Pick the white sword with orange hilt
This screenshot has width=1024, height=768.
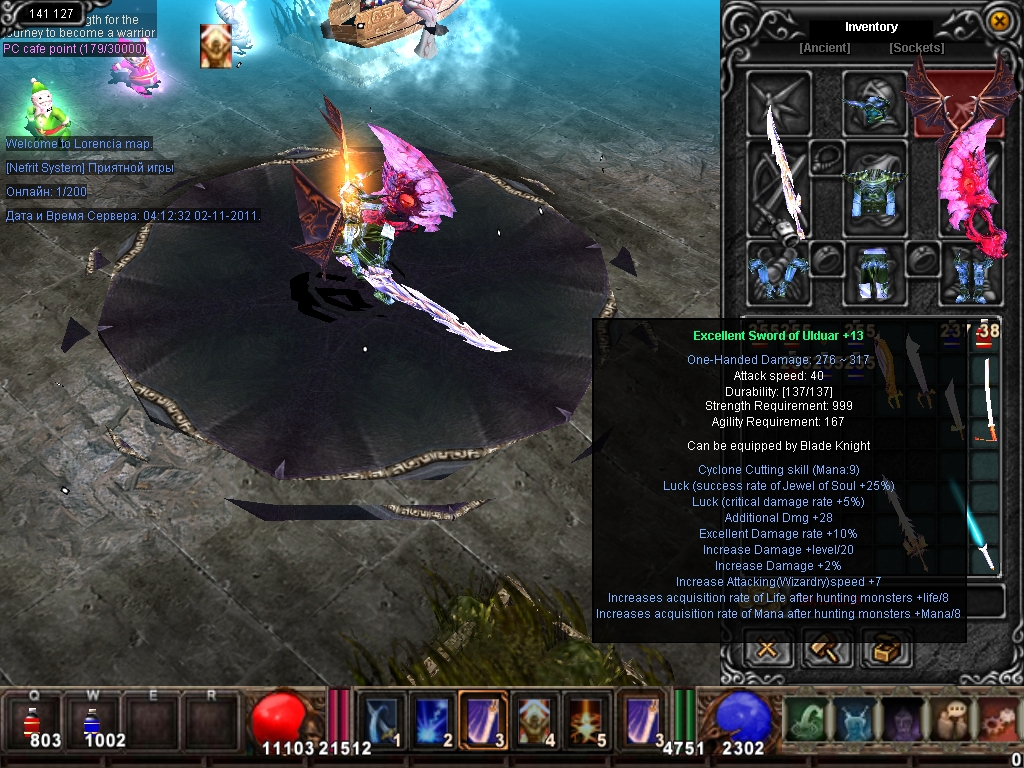(988, 398)
